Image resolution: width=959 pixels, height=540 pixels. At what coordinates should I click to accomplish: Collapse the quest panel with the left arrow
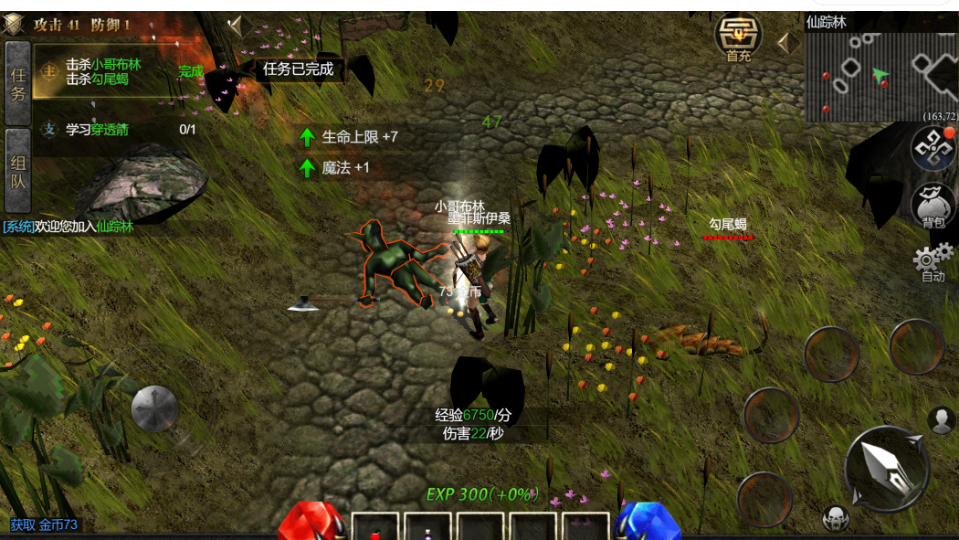click(235, 27)
